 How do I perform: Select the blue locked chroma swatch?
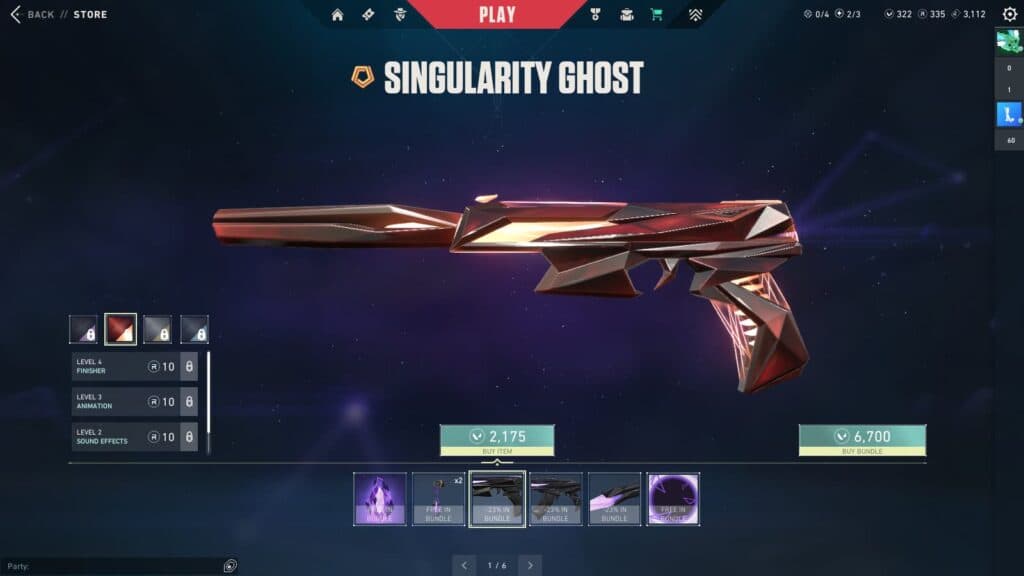[194, 329]
